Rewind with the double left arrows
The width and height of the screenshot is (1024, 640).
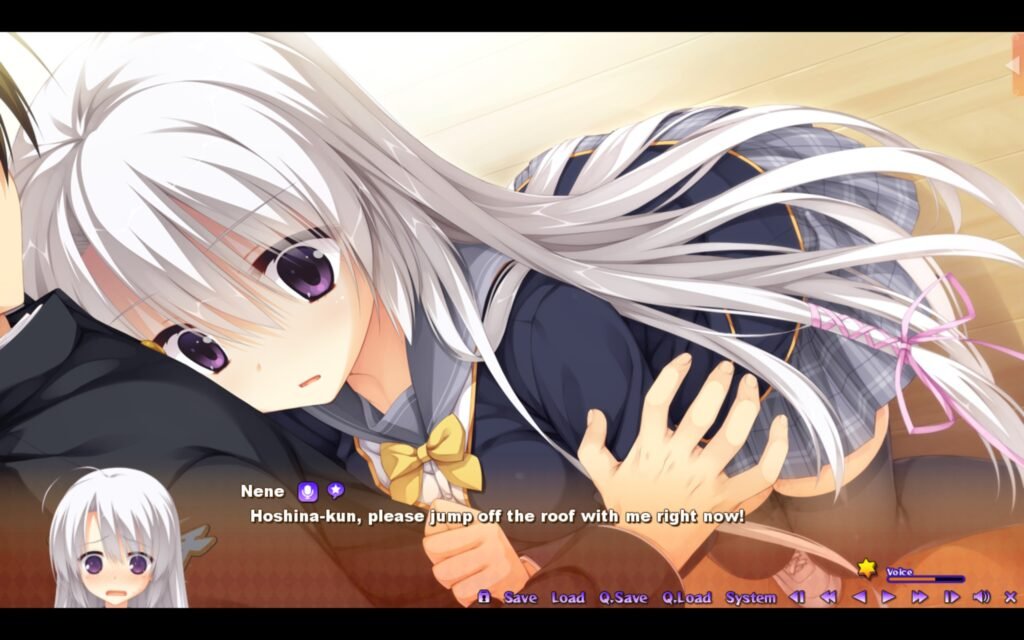click(828, 597)
